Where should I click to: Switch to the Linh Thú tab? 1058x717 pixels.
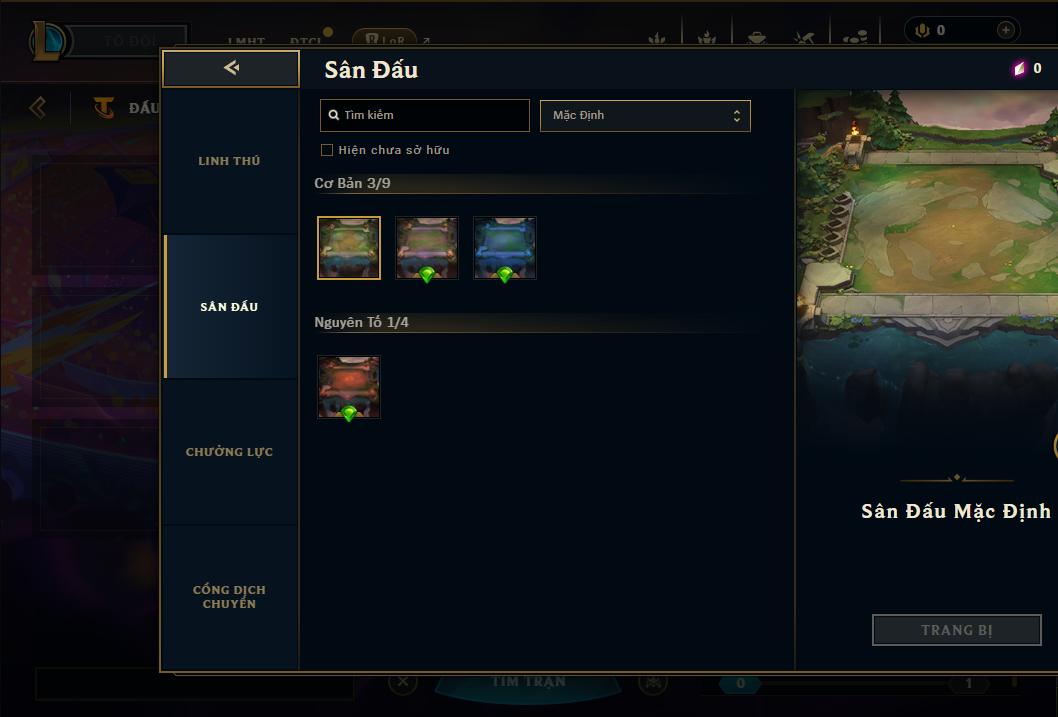tap(229, 161)
